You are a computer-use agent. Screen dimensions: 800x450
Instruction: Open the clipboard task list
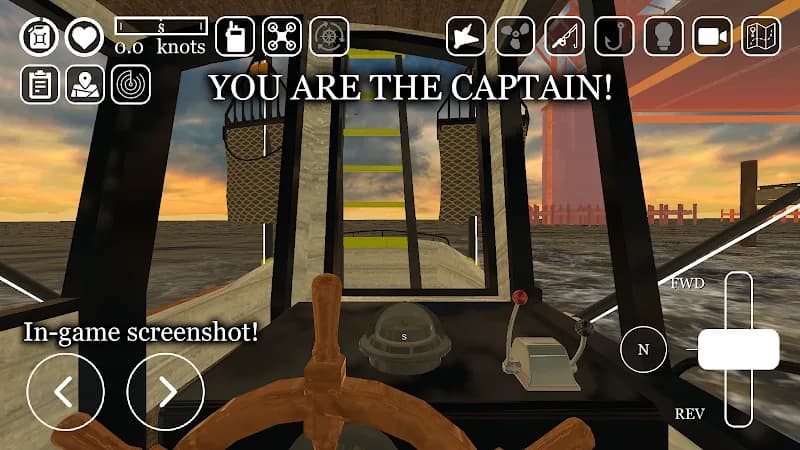pos(40,85)
